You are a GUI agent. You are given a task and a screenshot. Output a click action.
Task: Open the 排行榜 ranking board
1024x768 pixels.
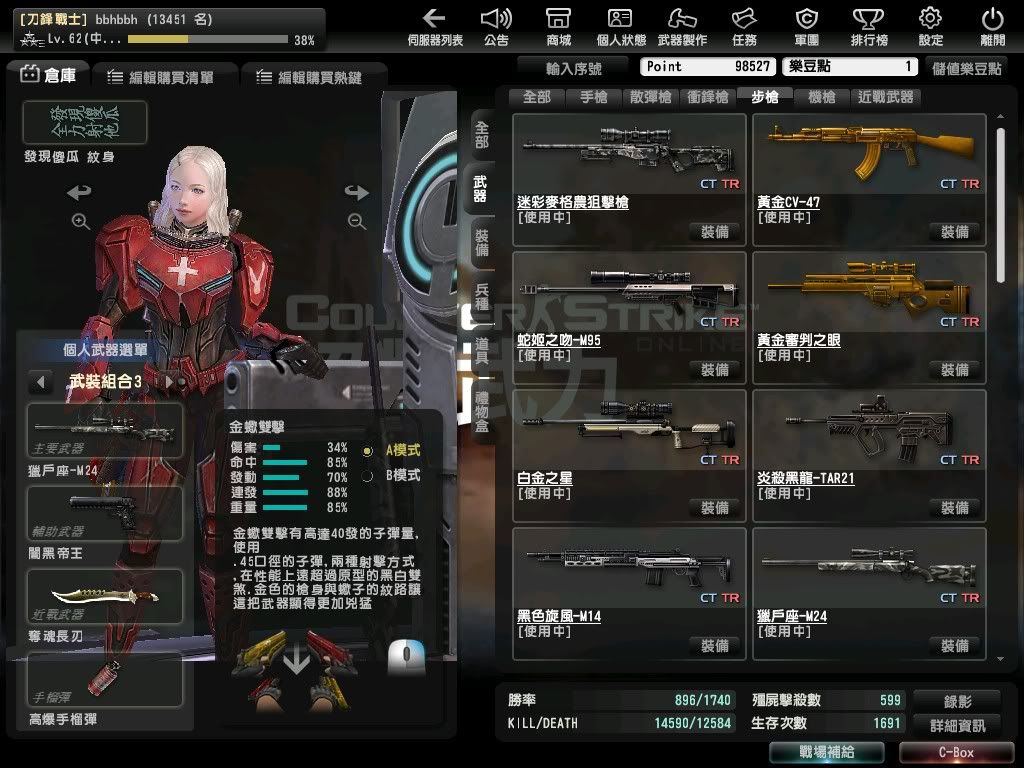(868, 26)
